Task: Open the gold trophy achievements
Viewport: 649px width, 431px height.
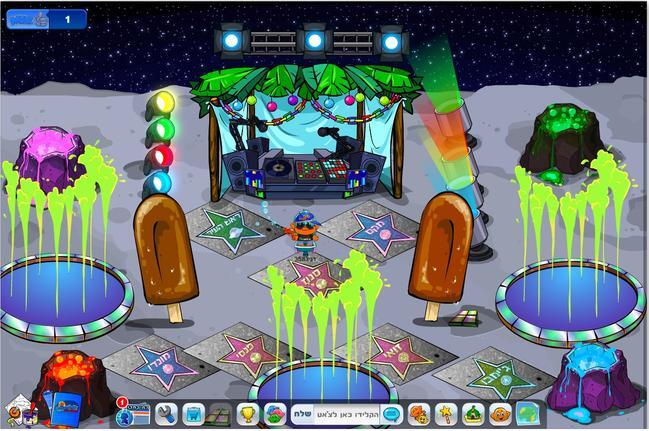Action: 248,412
